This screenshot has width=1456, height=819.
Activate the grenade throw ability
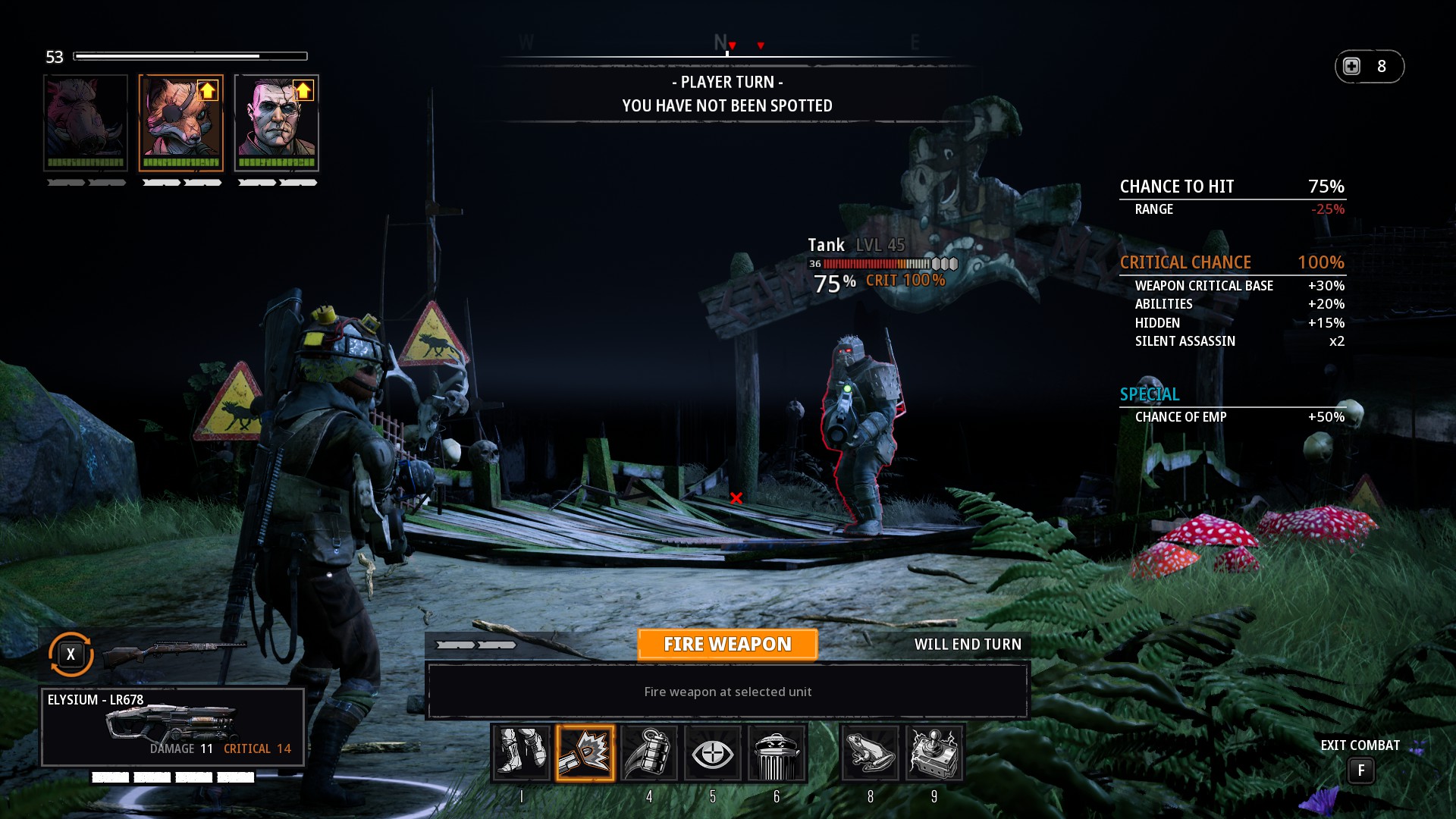649,753
